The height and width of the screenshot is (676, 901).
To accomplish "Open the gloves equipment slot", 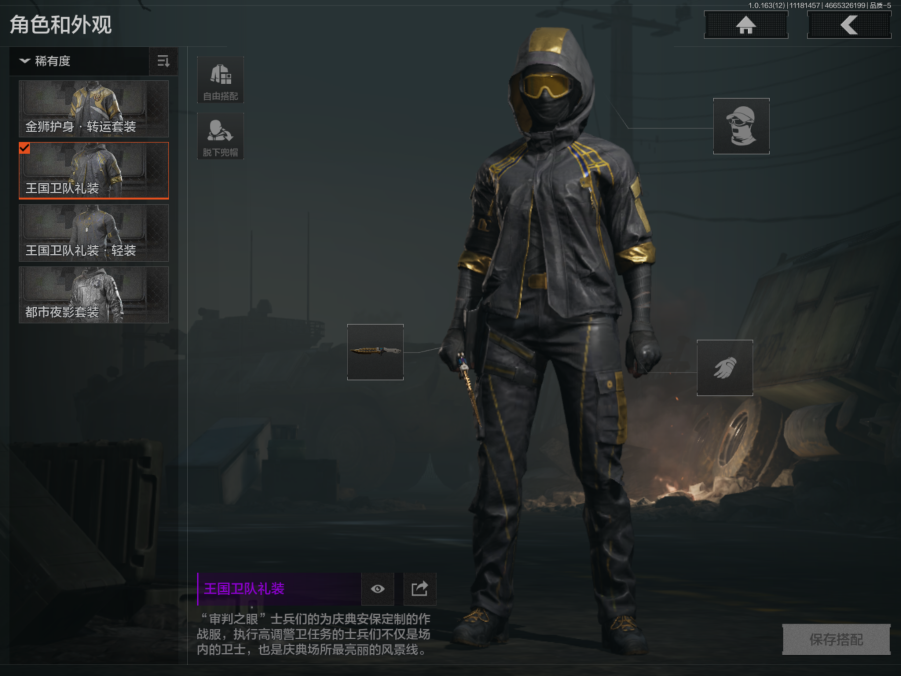I will click(725, 367).
